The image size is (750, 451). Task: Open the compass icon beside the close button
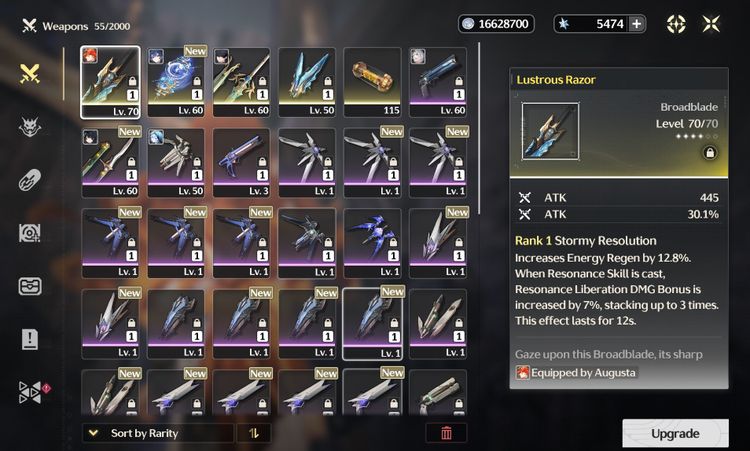click(x=676, y=24)
